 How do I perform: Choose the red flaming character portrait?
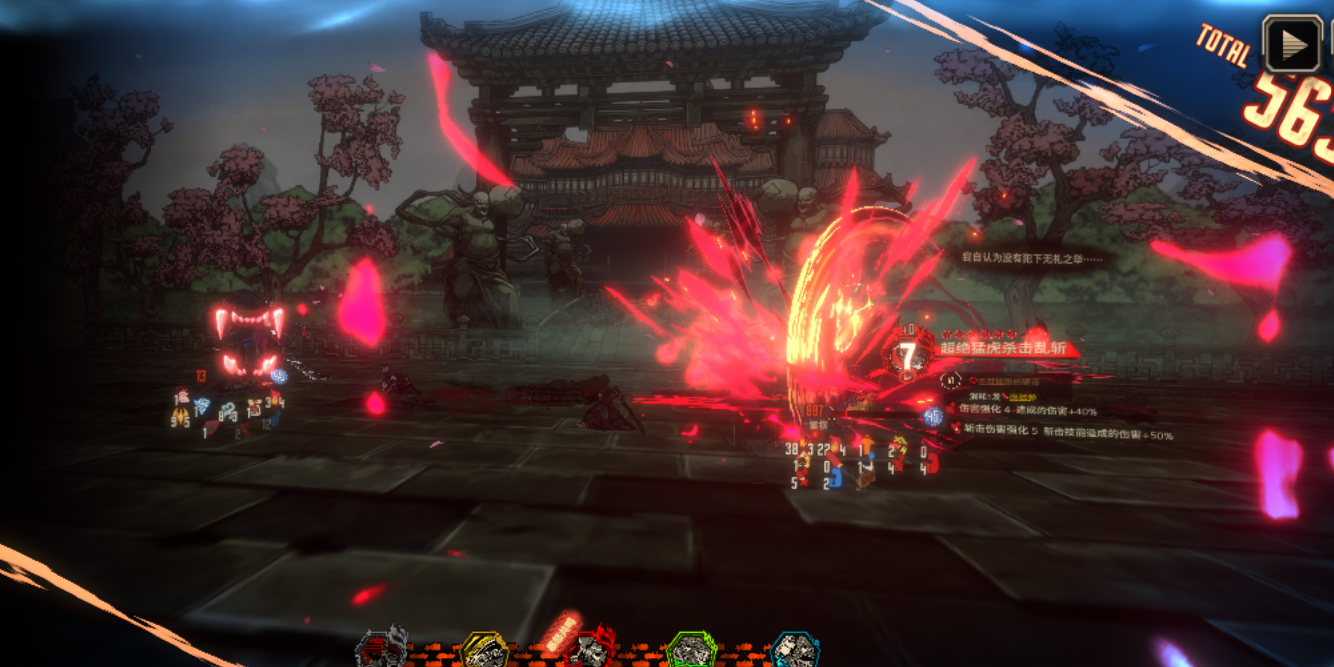pos(588,650)
